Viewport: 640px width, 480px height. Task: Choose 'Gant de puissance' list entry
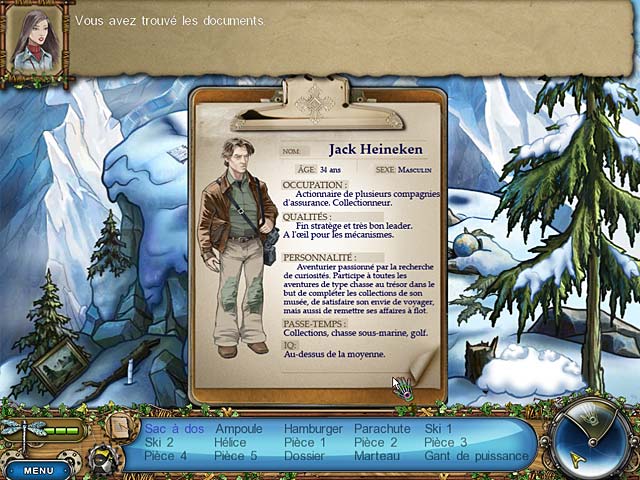[x=476, y=456]
